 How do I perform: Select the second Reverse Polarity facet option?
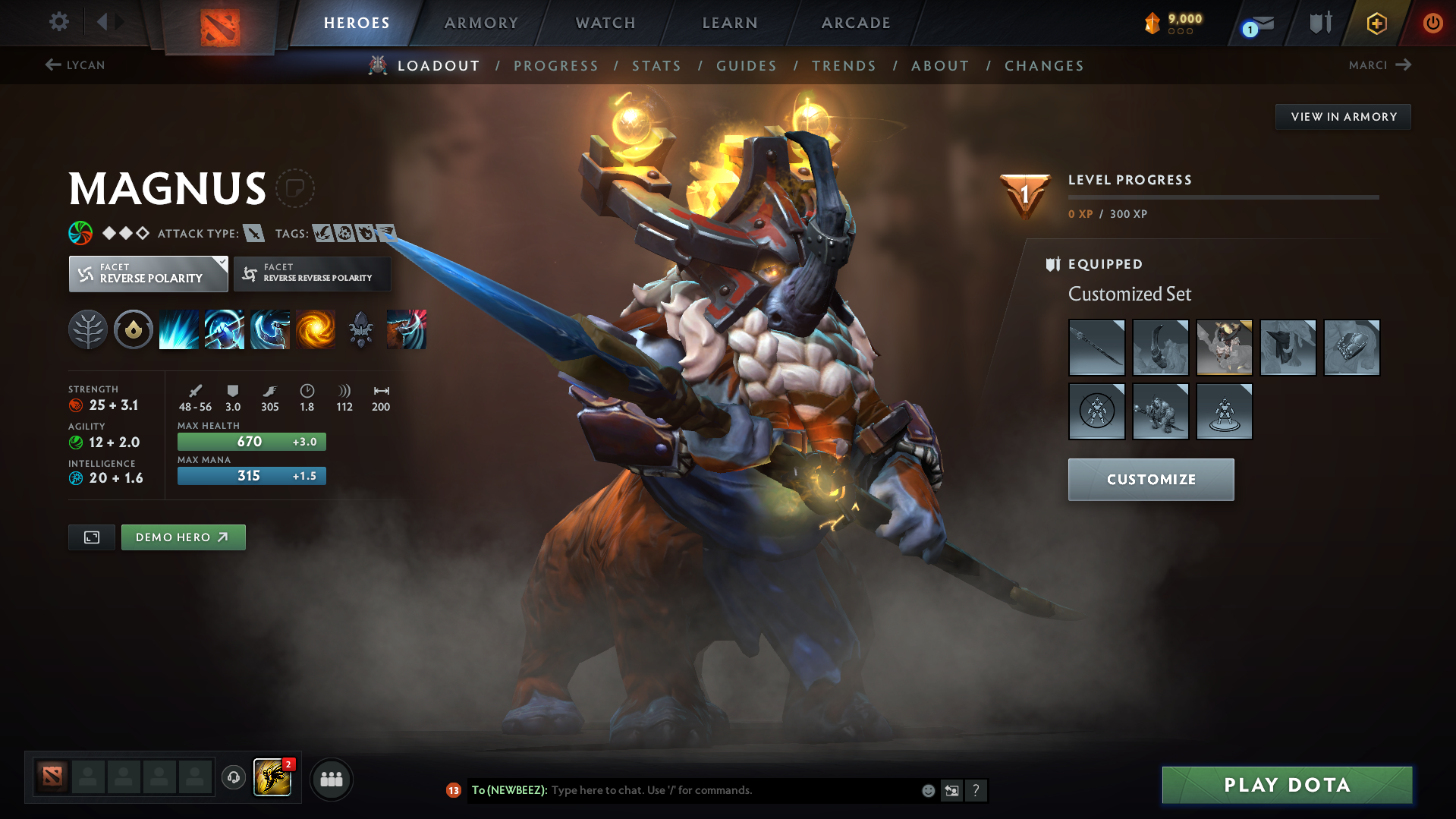(311, 273)
